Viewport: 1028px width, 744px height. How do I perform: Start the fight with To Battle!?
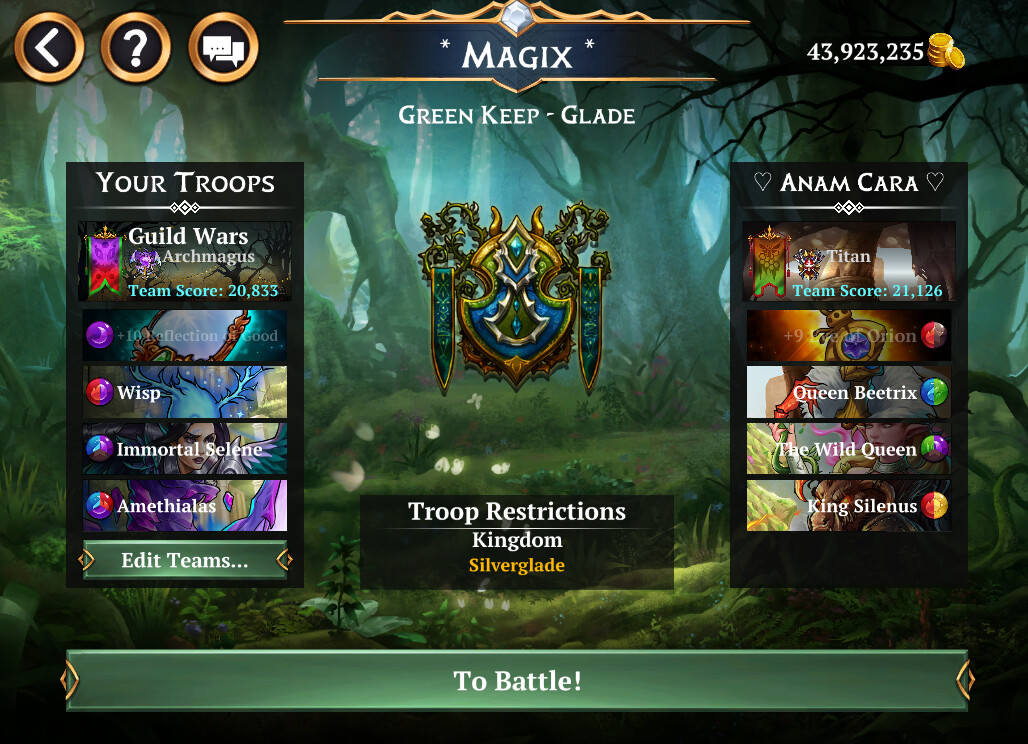tap(517, 681)
